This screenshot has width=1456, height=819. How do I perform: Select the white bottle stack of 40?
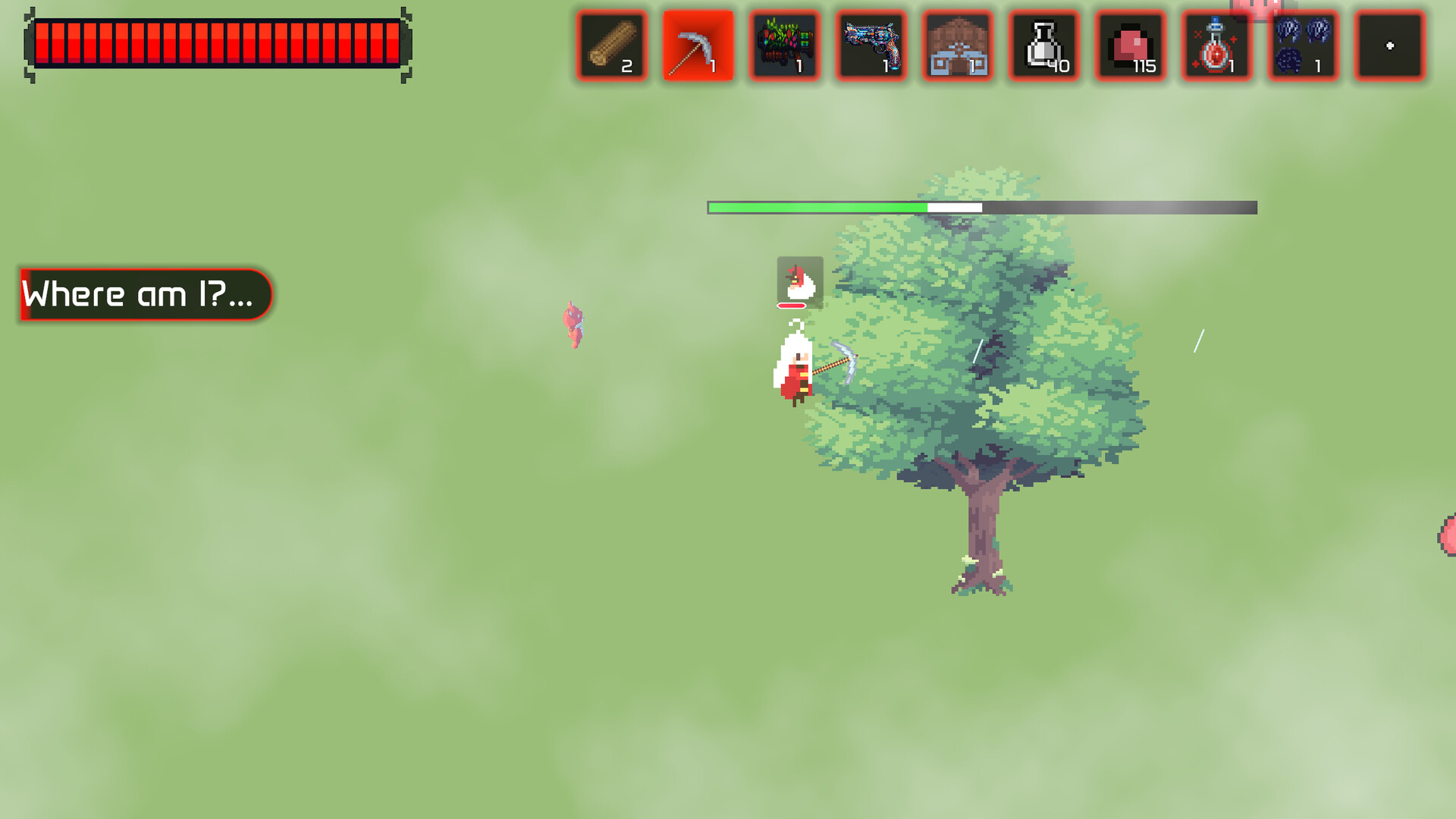coord(1043,45)
